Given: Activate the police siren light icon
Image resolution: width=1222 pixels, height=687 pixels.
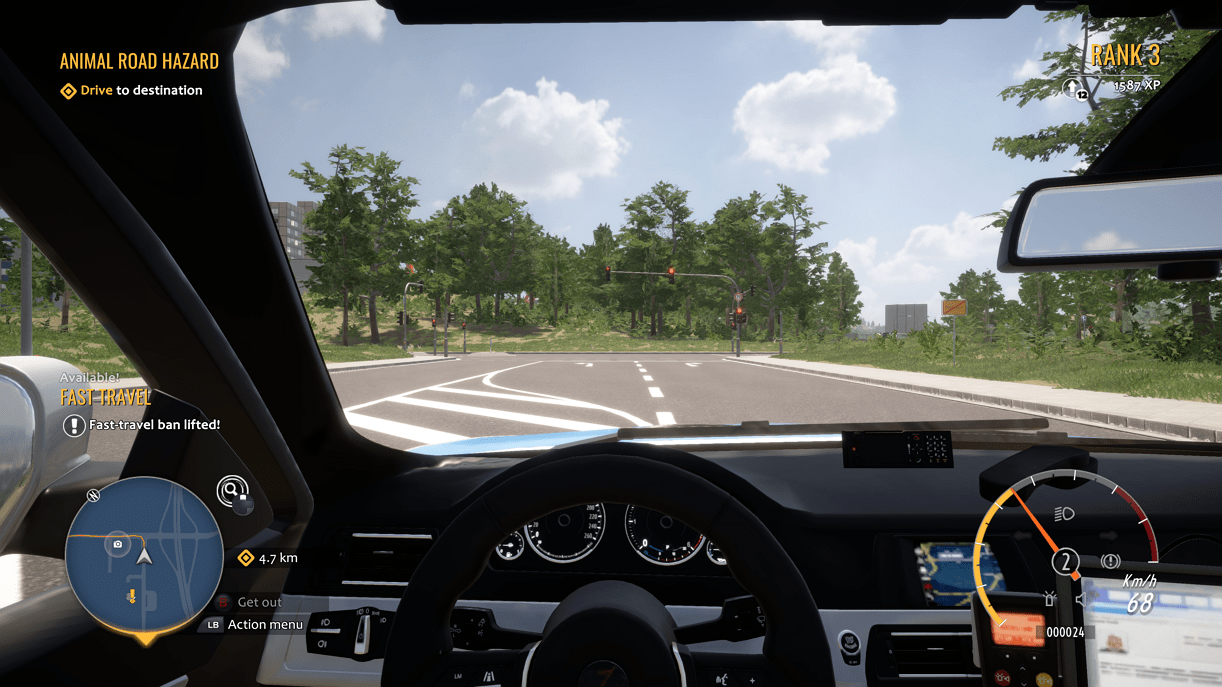Looking at the screenshot, I should point(1050,599).
